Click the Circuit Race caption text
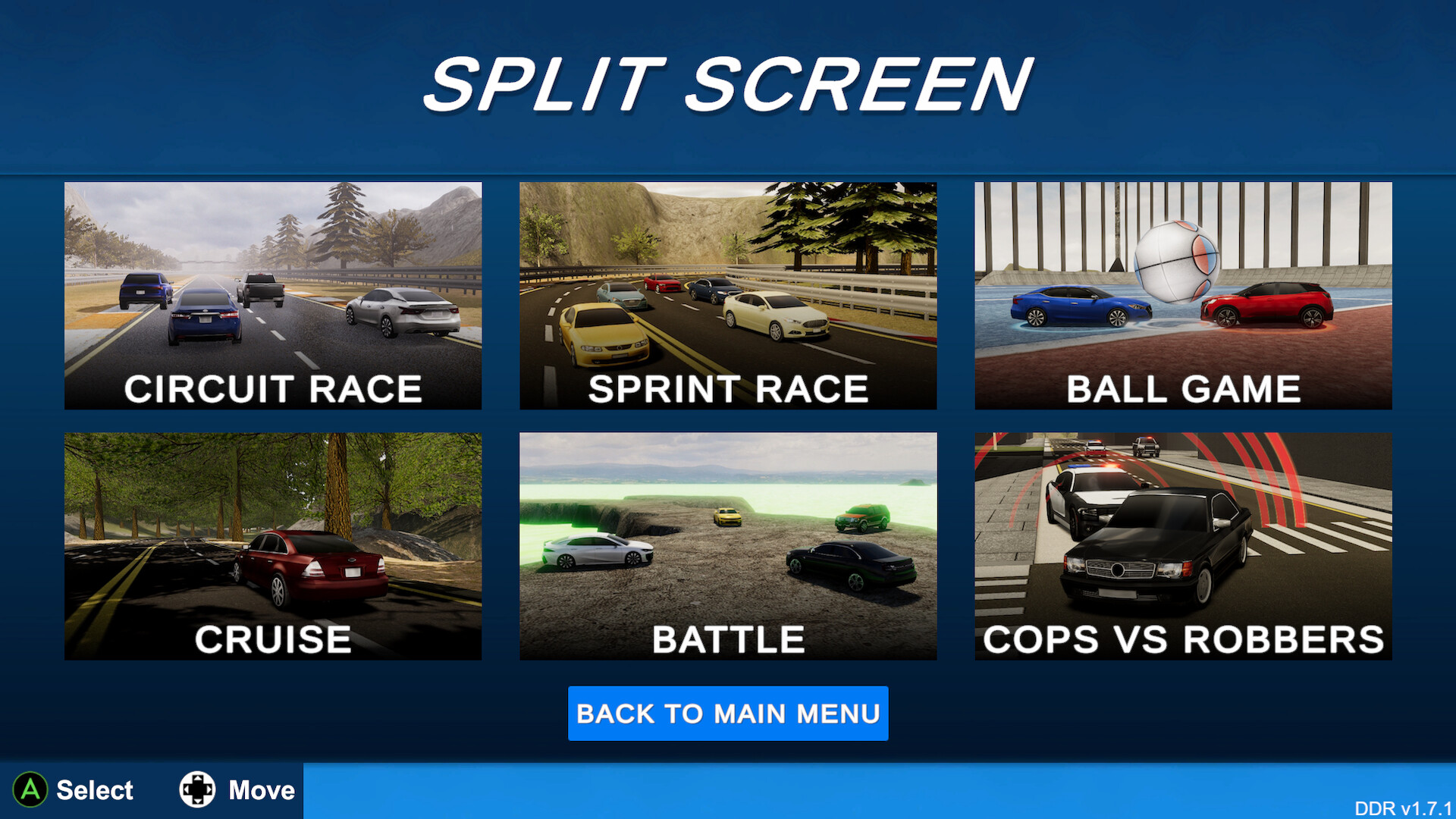 pos(273,388)
